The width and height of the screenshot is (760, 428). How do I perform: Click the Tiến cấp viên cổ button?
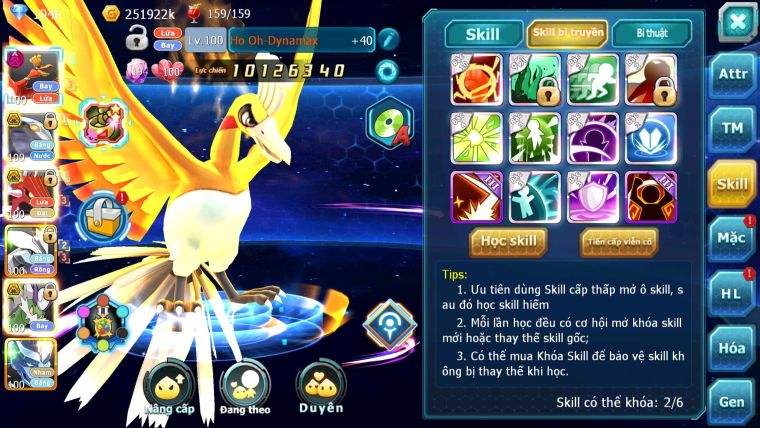619,241
